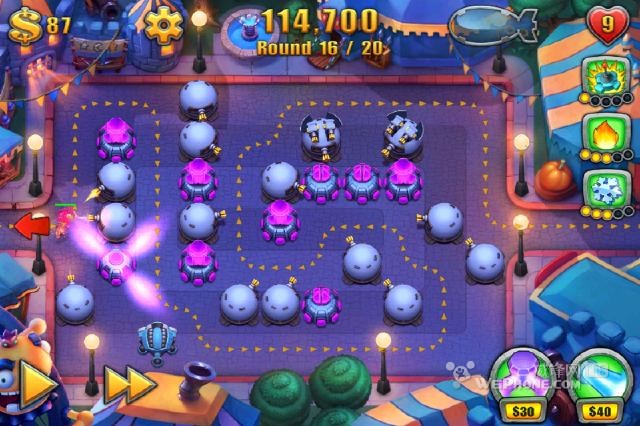The width and height of the screenshot is (640, 426).
Task: Buy the purple tower for $30
Action: pos(519,378)
